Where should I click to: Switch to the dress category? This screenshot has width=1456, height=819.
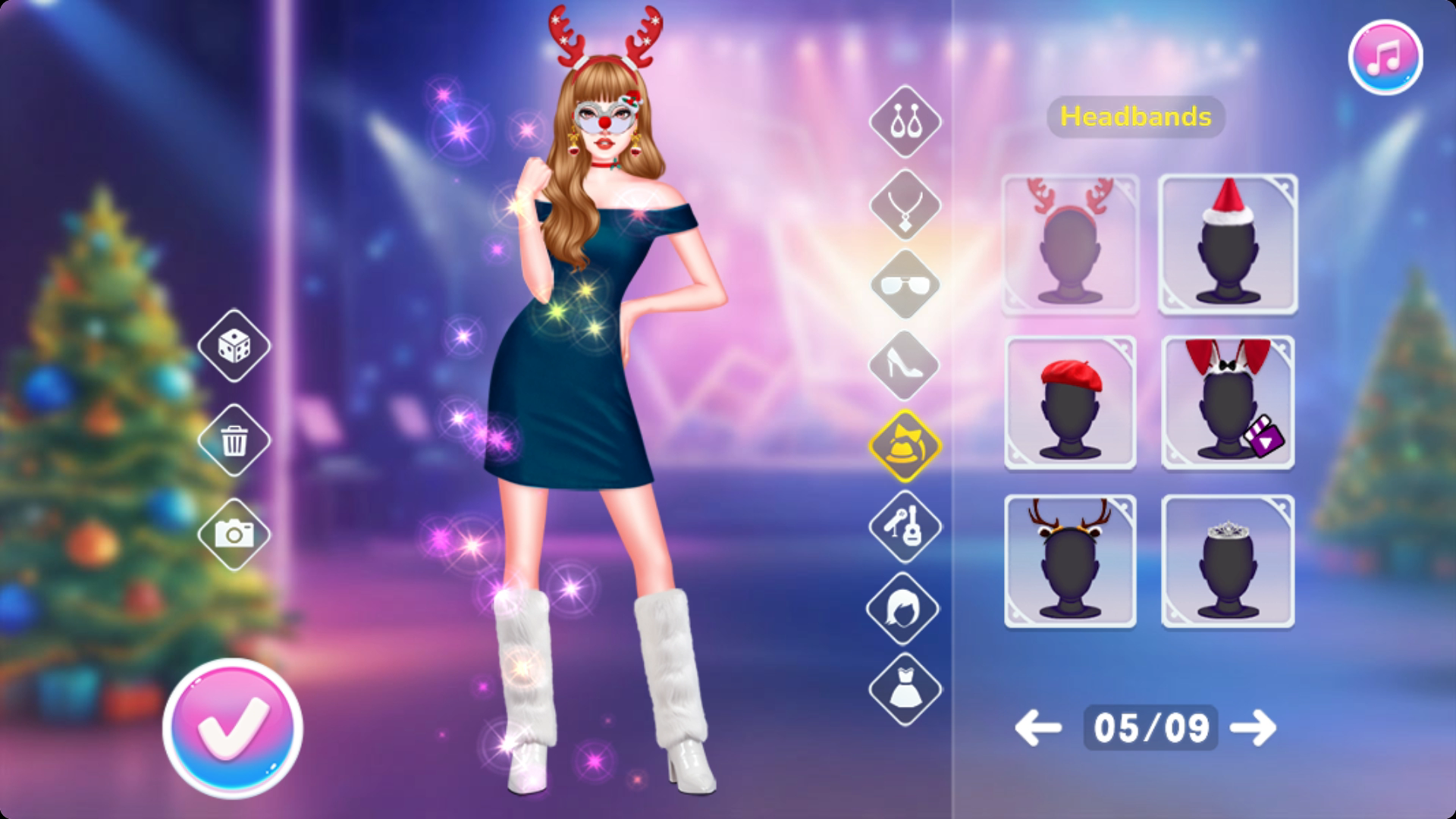coord(905,690)
